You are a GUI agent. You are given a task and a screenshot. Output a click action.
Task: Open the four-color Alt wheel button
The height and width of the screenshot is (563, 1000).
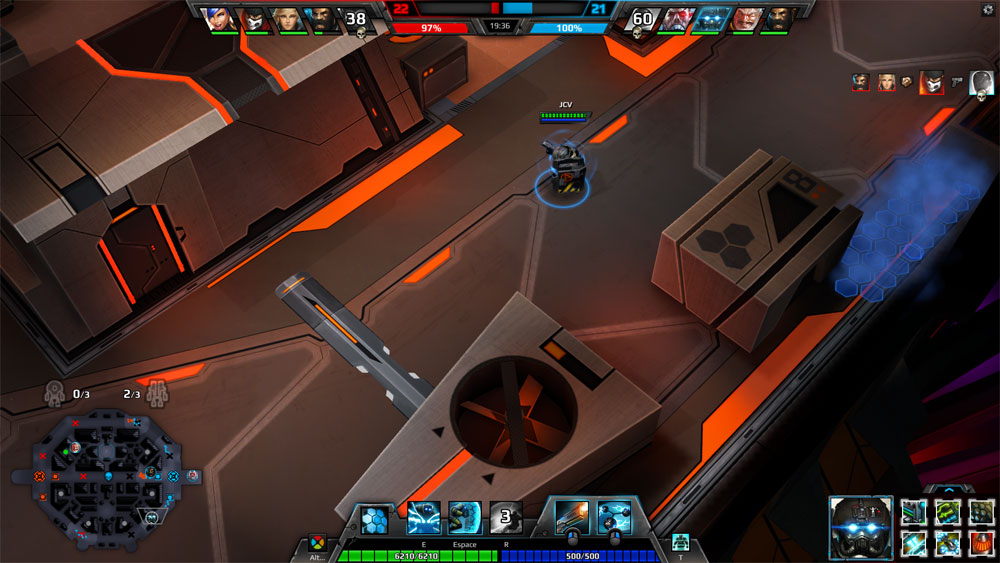pos(317,542)
